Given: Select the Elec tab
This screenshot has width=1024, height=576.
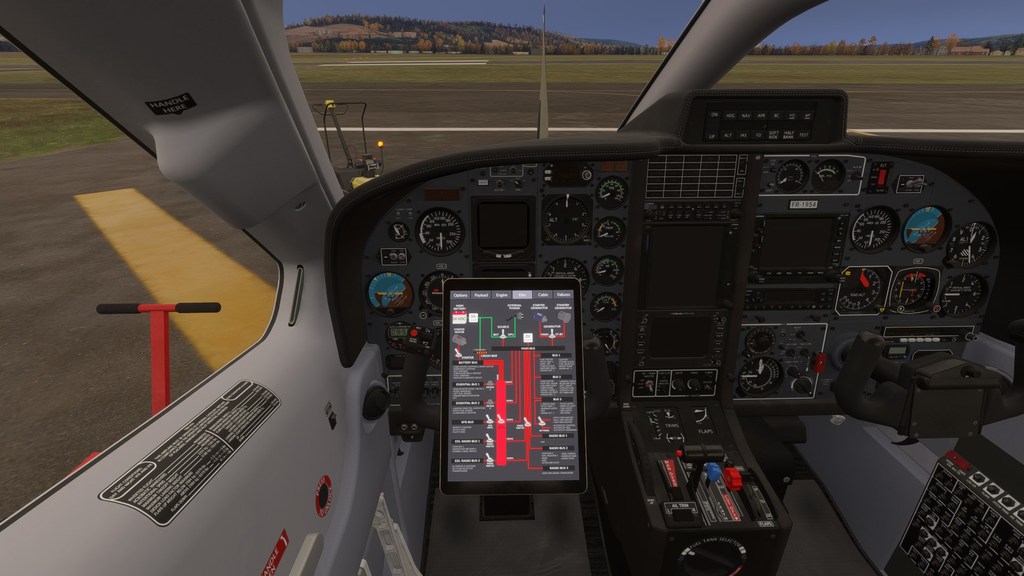Looking at the screenshot, I should click(522, 295).
